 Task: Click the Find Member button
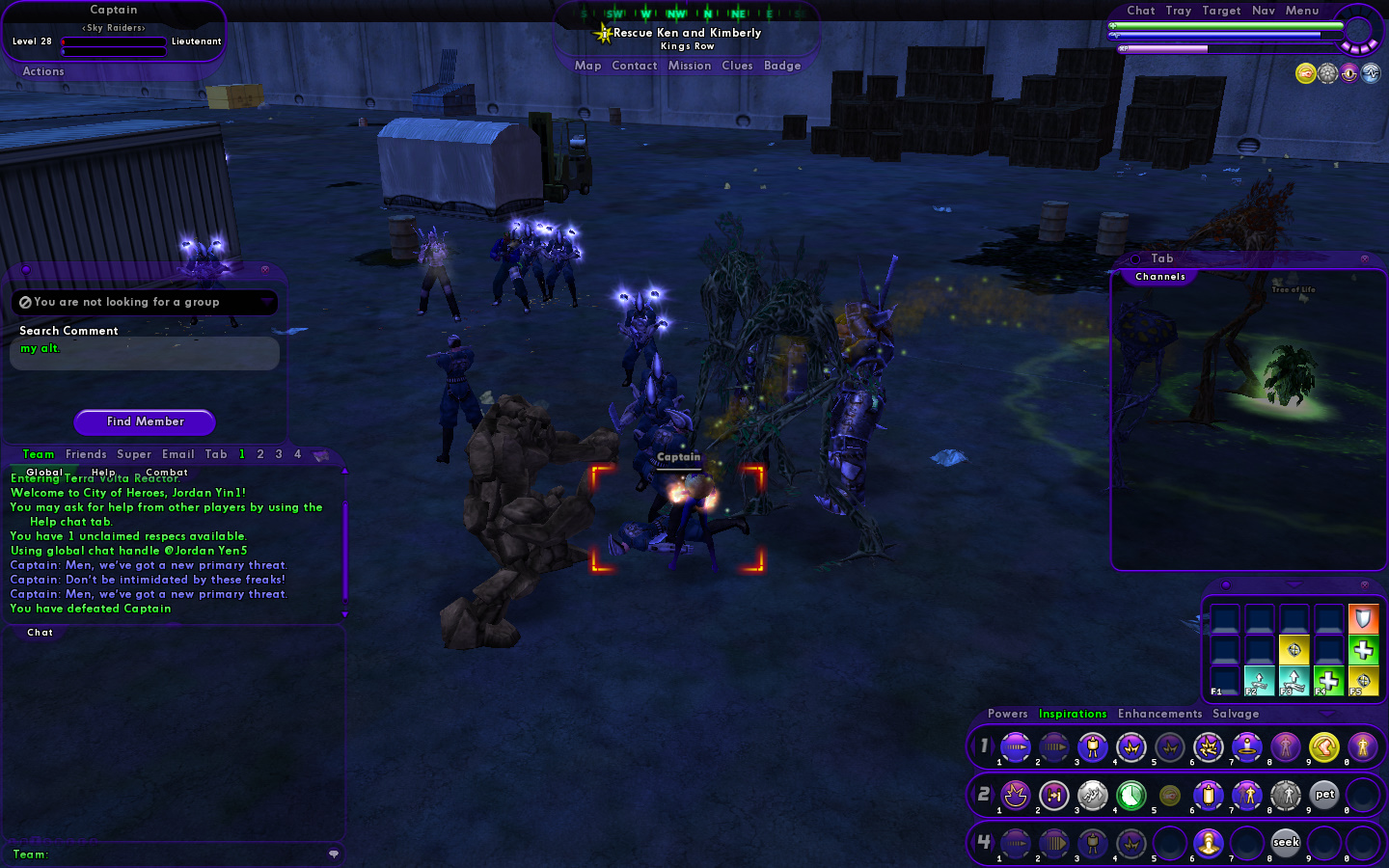click(x=145, y=421)
